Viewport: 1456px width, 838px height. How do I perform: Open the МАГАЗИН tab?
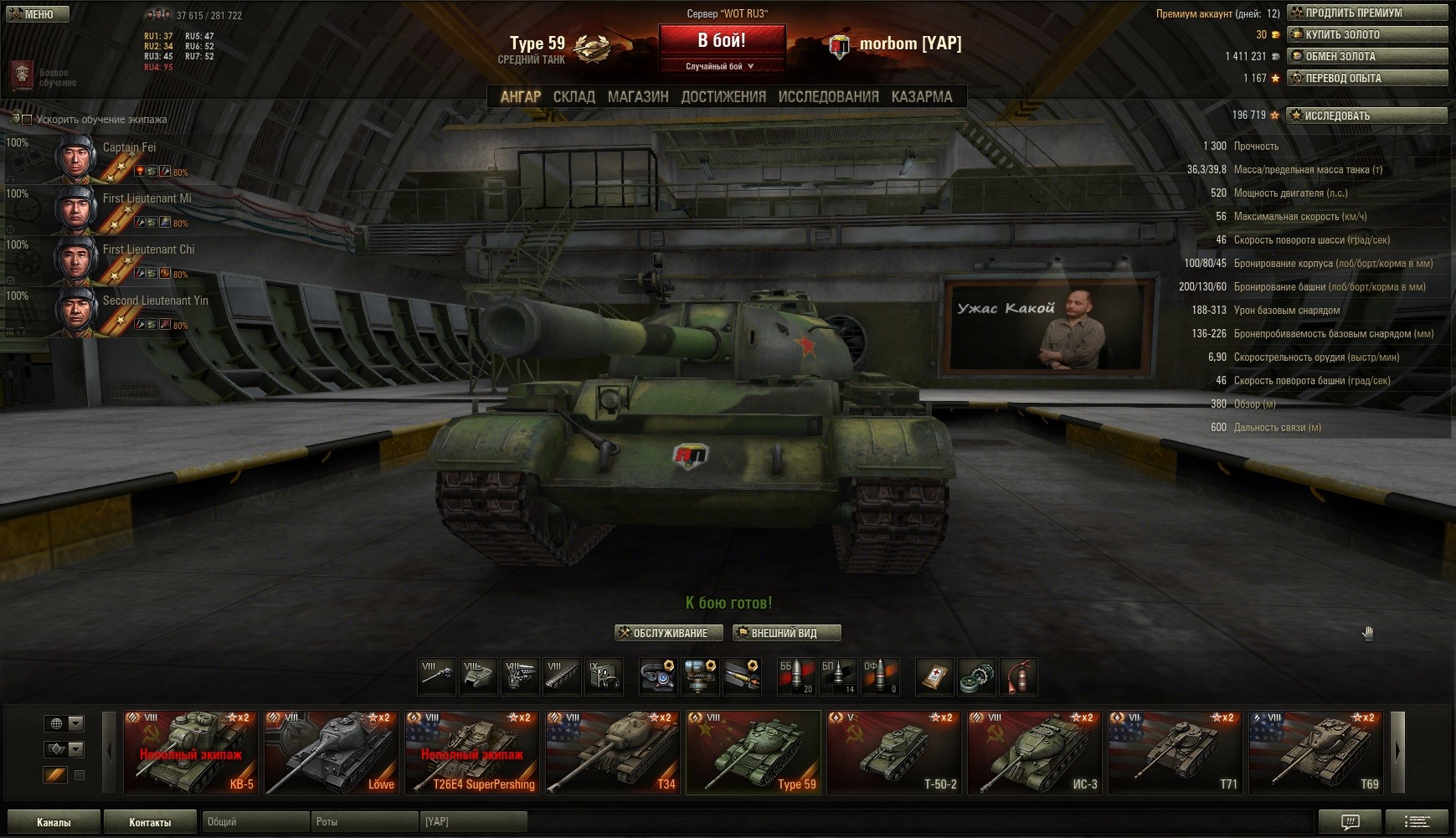[638, 97]
